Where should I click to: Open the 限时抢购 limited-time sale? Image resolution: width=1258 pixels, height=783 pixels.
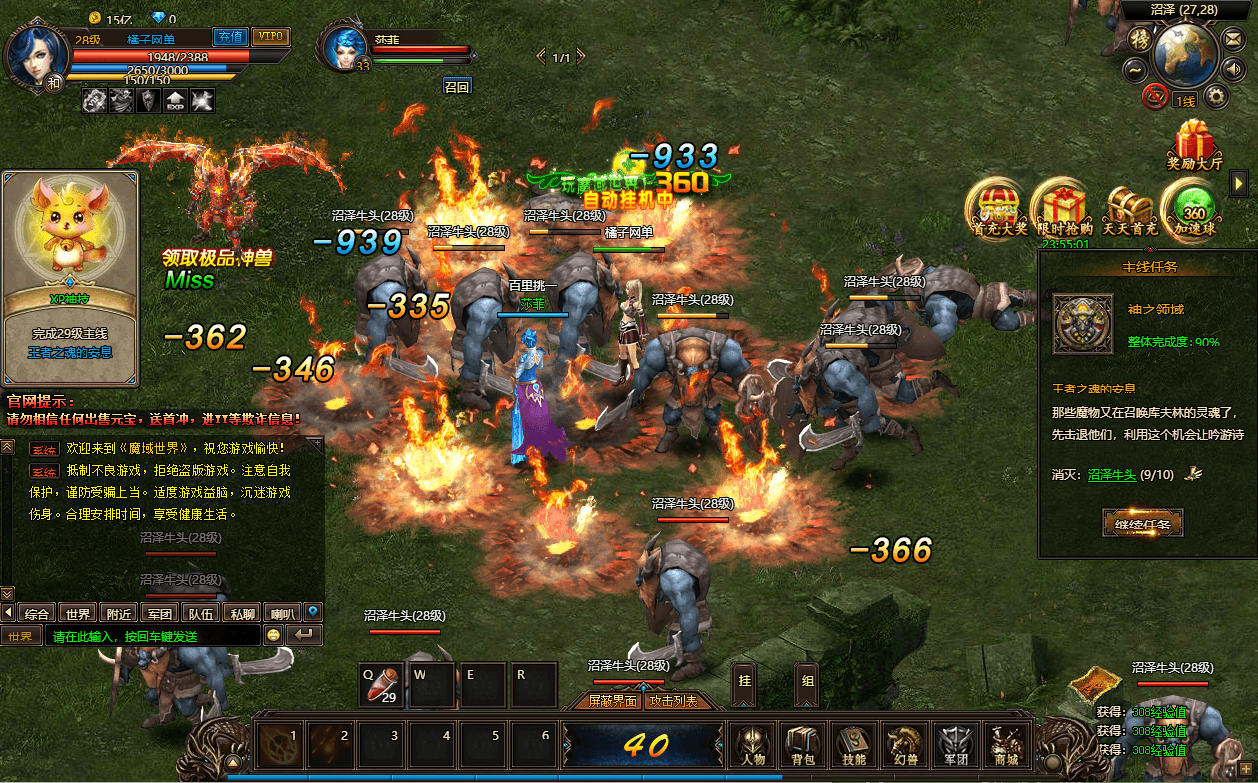point(1061,208)
